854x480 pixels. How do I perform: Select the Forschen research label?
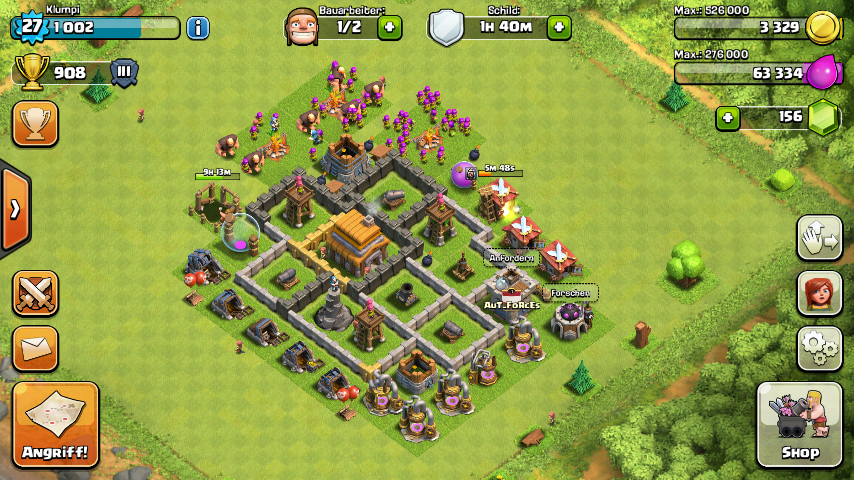point(571,293)
